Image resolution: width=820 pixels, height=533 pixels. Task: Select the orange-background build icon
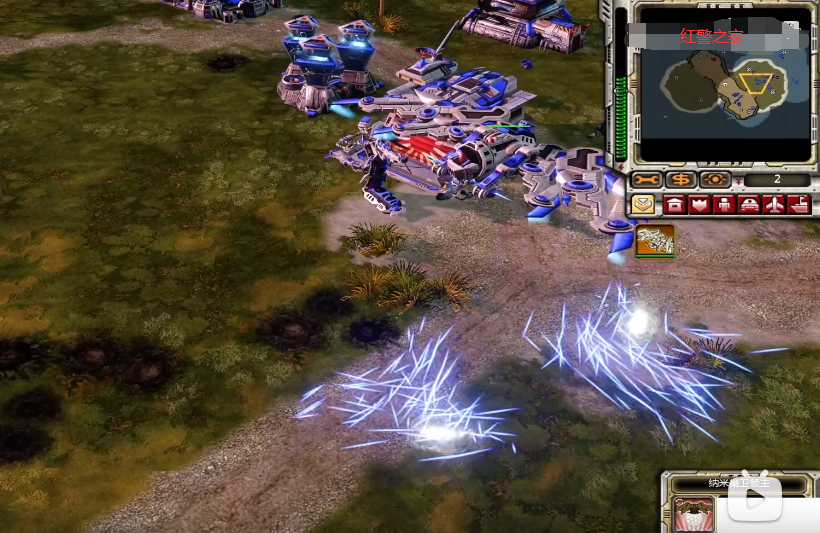pos(655,240)
